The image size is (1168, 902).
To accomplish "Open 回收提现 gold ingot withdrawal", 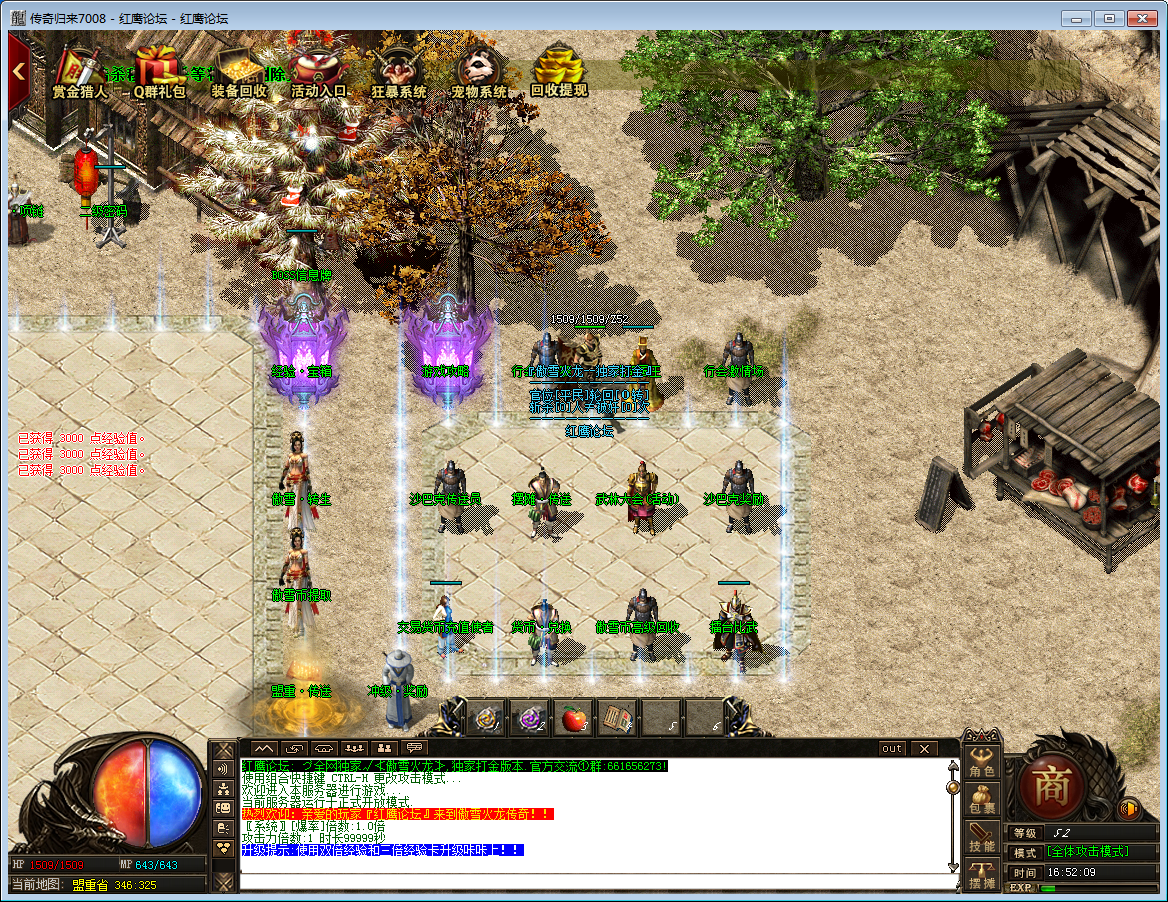I will pyautogui.click(x=558, y=69).
